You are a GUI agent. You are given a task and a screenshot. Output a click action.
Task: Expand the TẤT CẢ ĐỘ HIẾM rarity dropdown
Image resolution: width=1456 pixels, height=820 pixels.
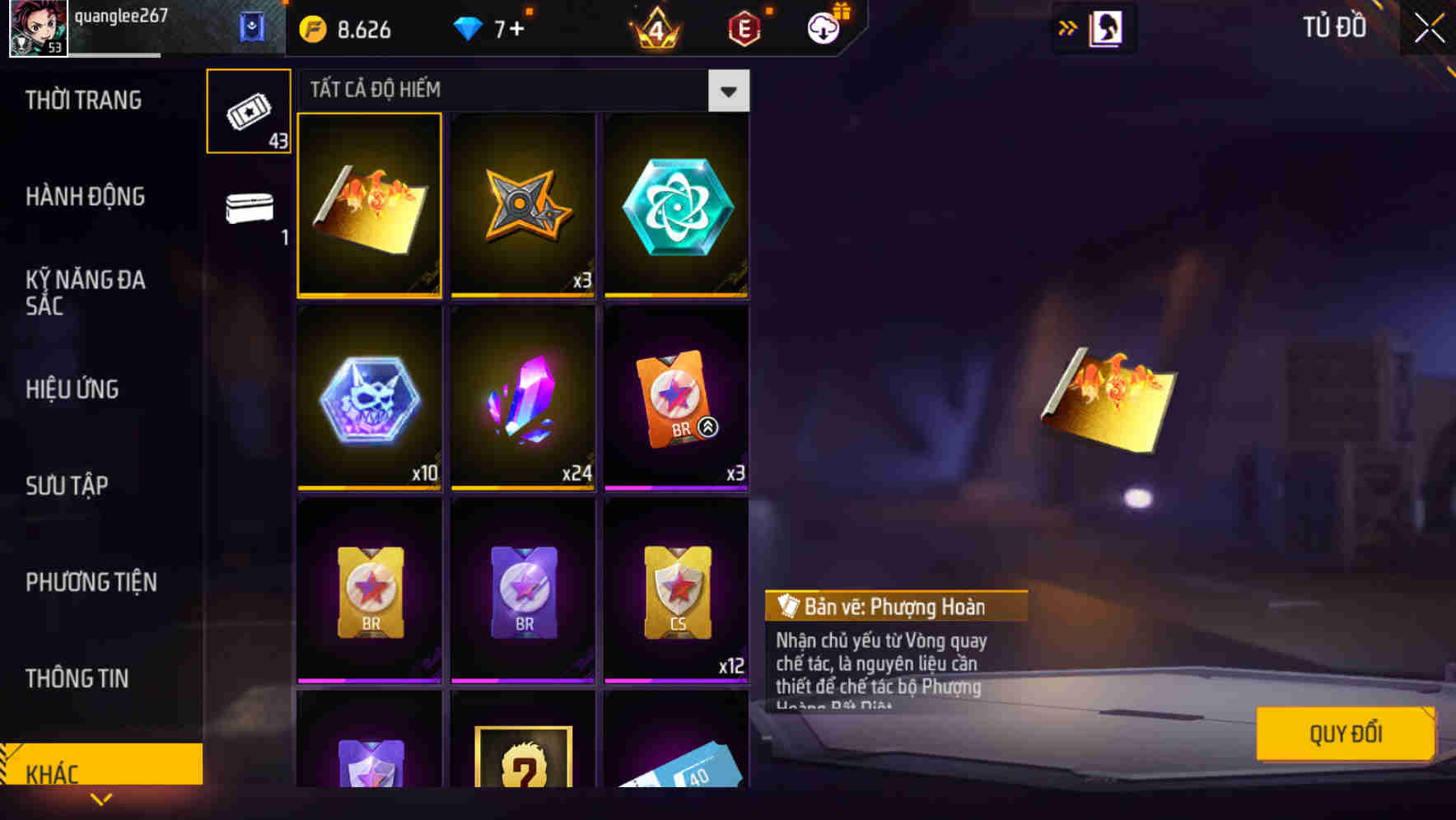tap(728, 91)
